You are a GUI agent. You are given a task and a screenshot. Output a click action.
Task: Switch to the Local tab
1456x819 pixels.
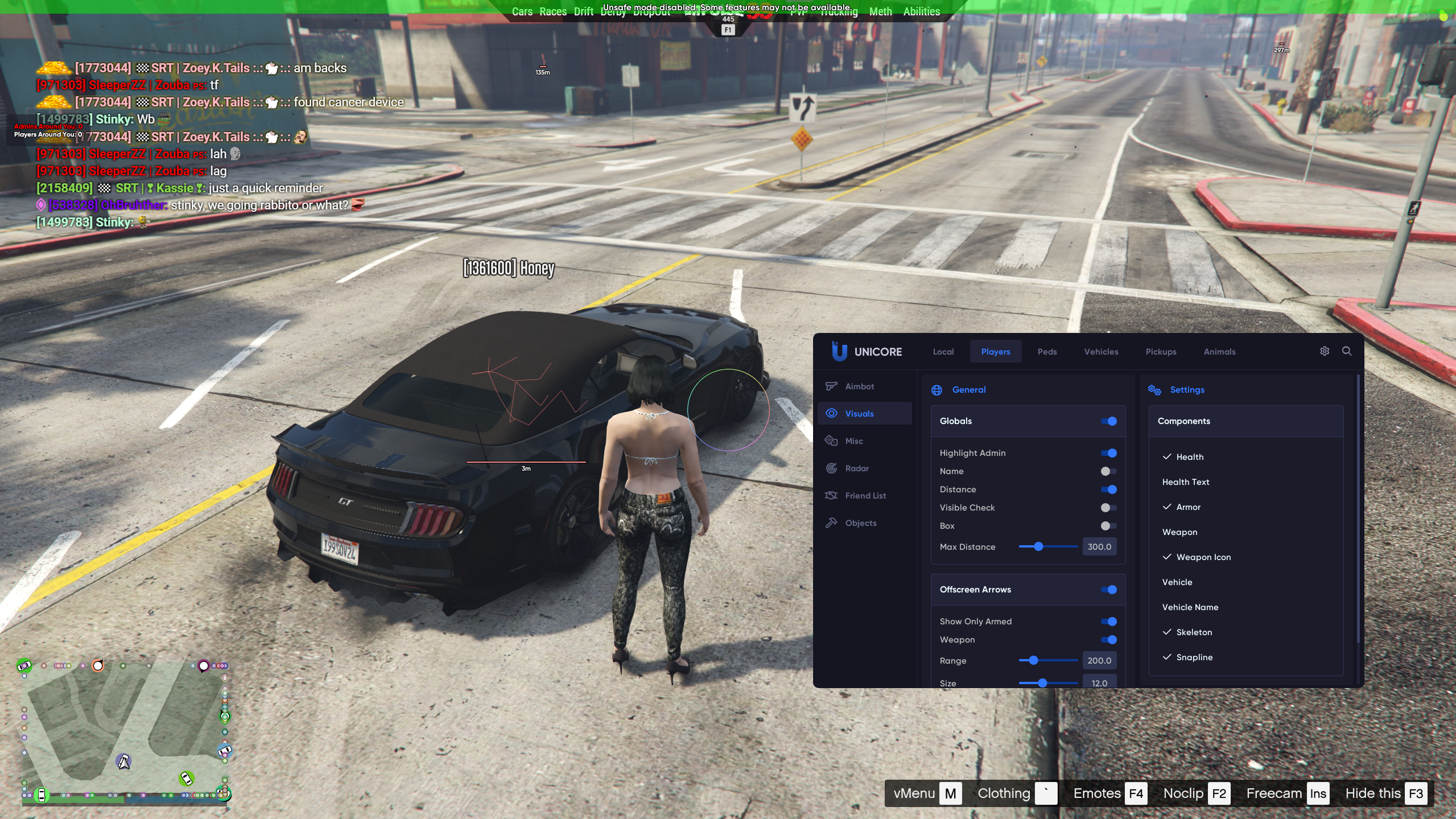click(x=943, y=352)
